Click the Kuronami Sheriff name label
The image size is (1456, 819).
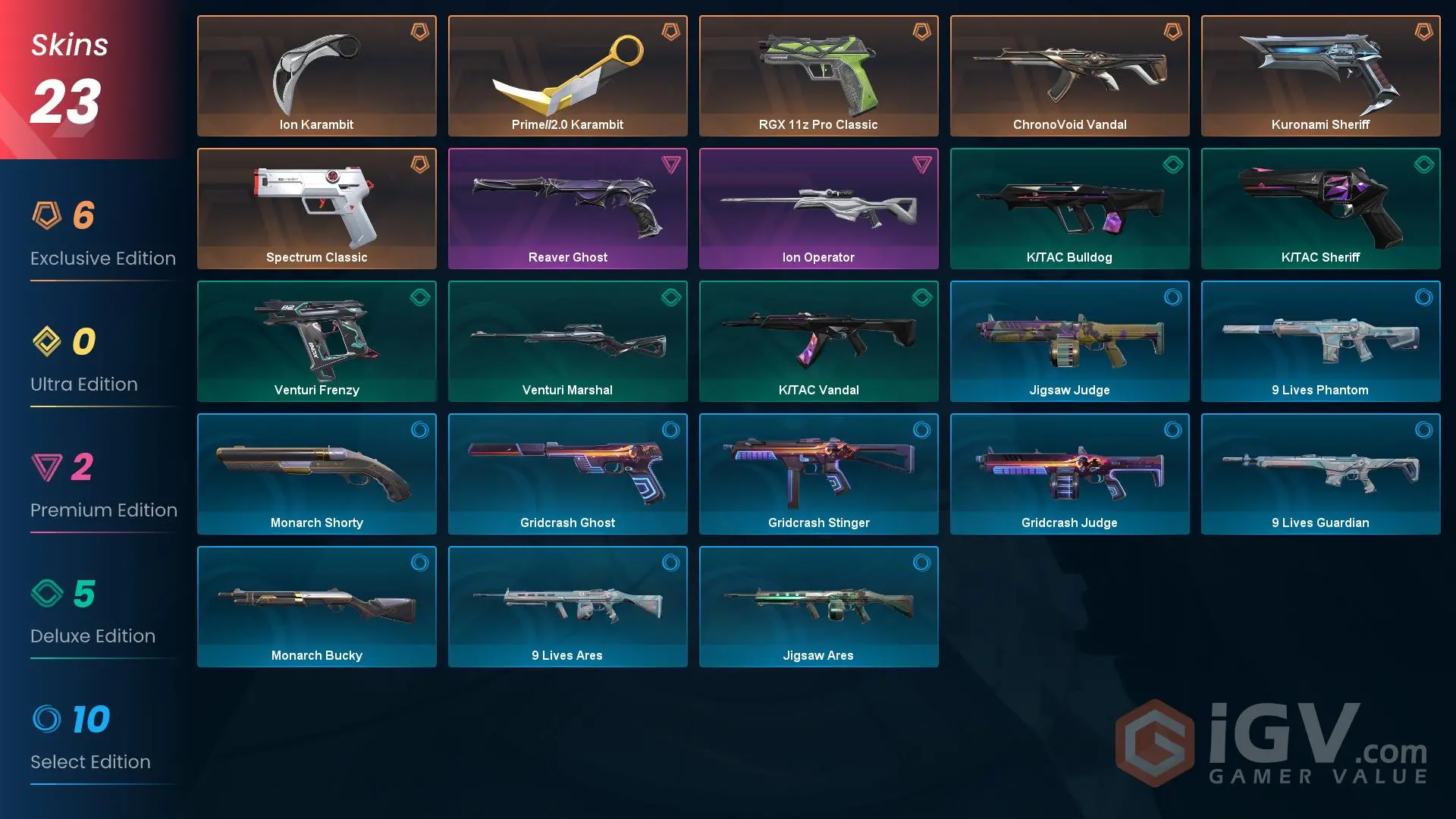[x=1320, y=124]
